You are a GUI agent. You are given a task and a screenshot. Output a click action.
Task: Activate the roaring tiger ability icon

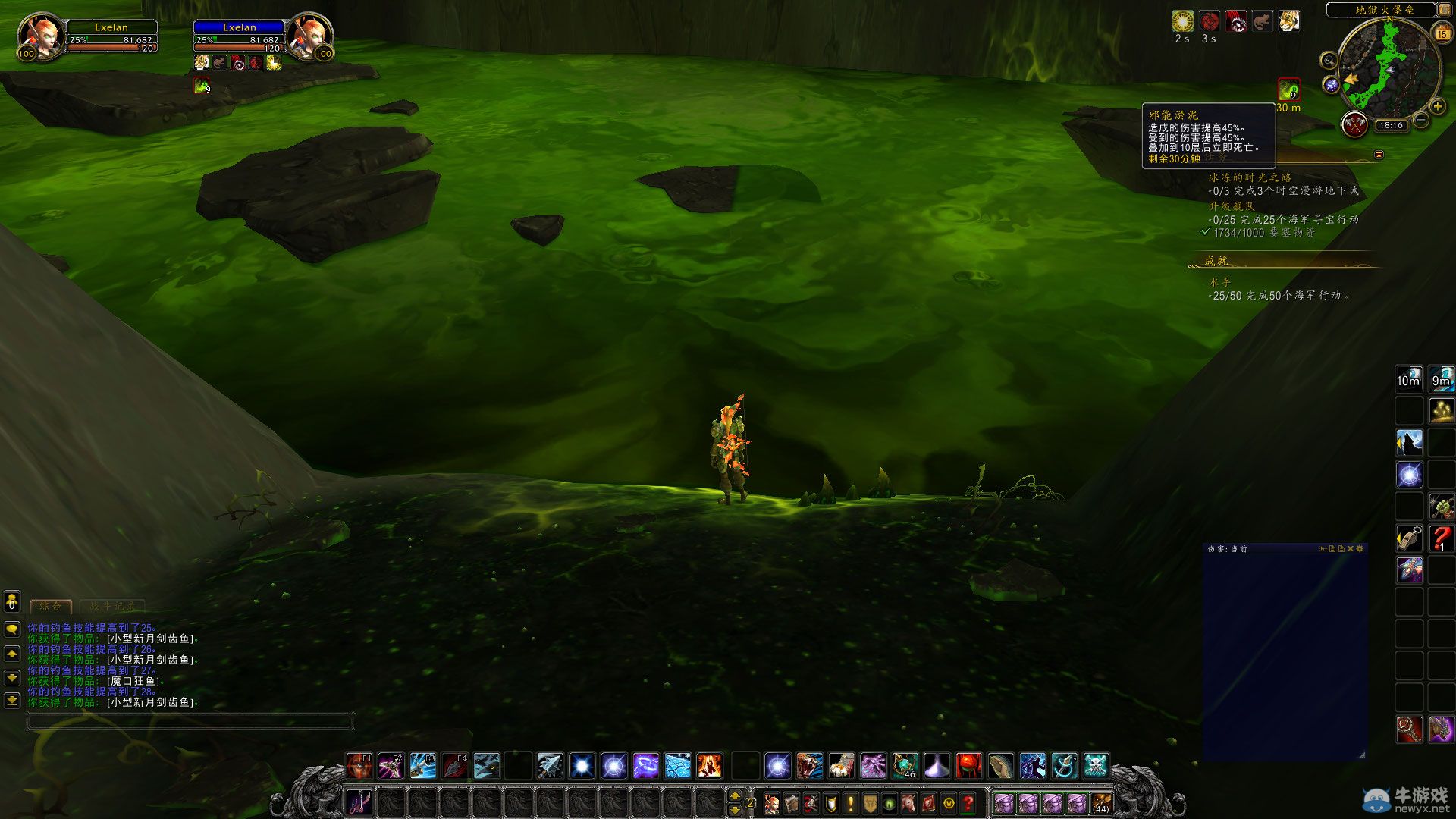809,766
